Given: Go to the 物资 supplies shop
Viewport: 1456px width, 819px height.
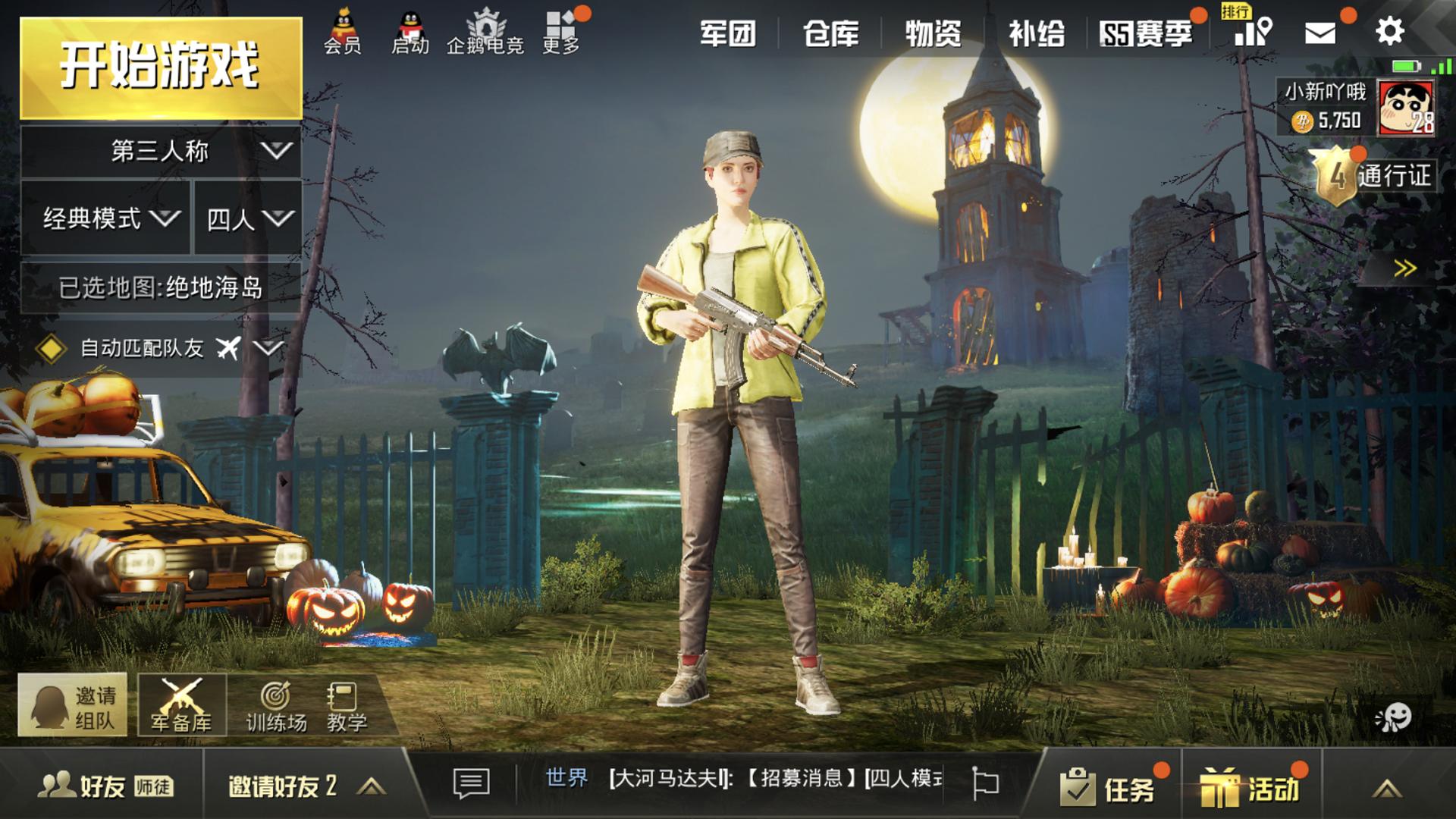Looking at the screenshot, I should pos(933,33).
